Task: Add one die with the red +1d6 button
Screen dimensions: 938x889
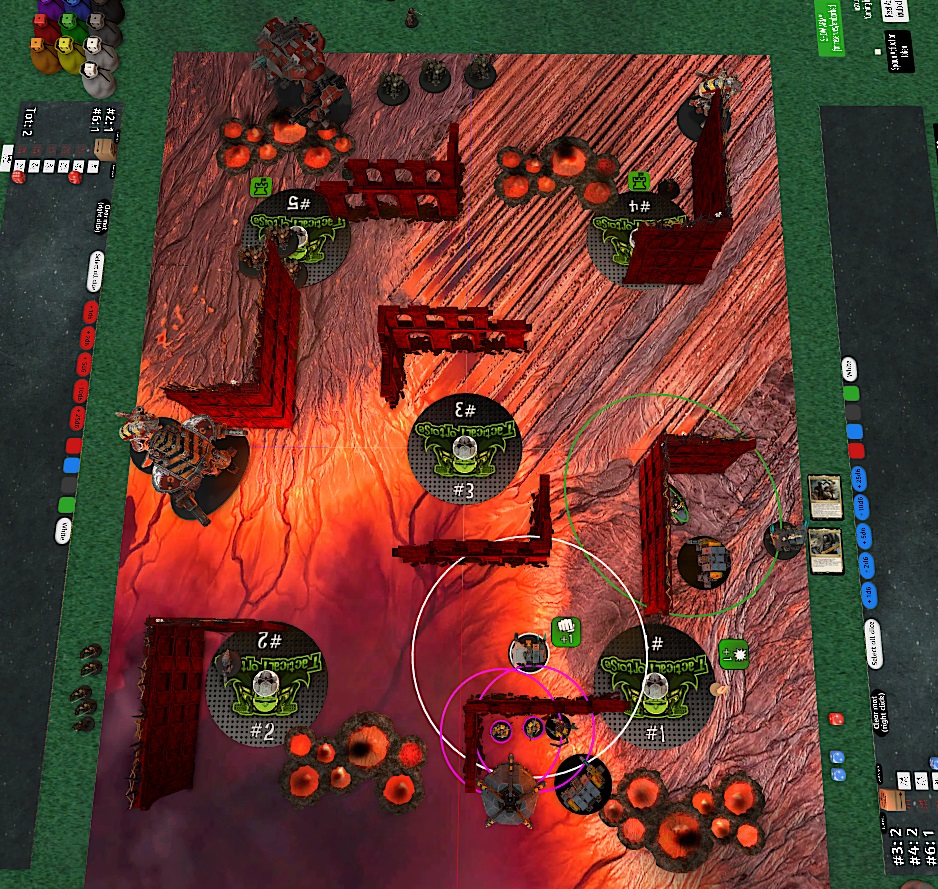Action: 91,313
